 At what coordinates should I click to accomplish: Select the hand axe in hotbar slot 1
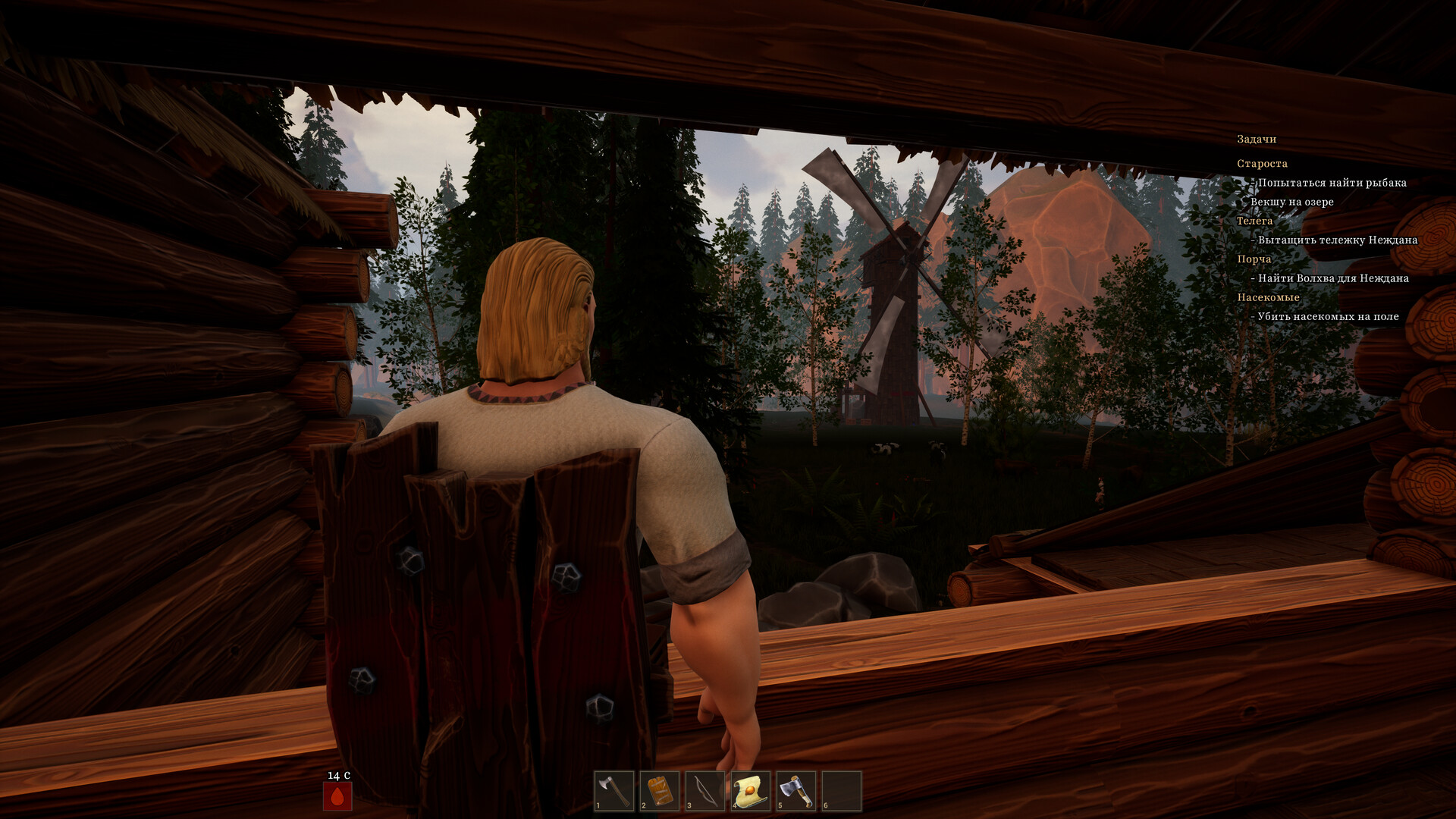pyautogui.click(x=616, y=789)
